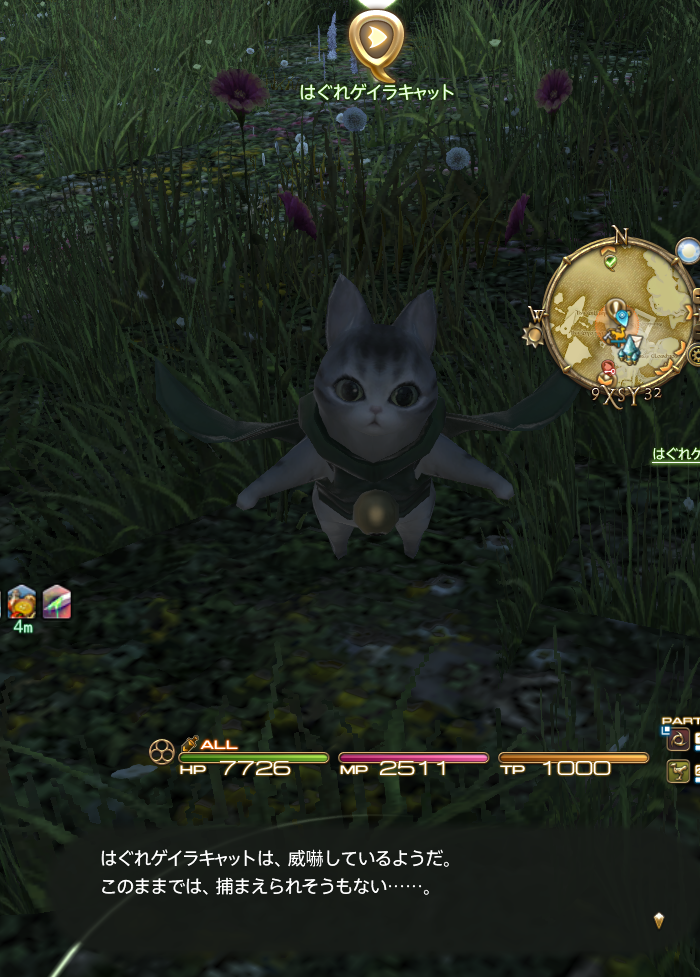The height and width of the screenshot is (977, 700).
Task: Click the green checkmark quest marker on minimap
Action: (609, 261)
